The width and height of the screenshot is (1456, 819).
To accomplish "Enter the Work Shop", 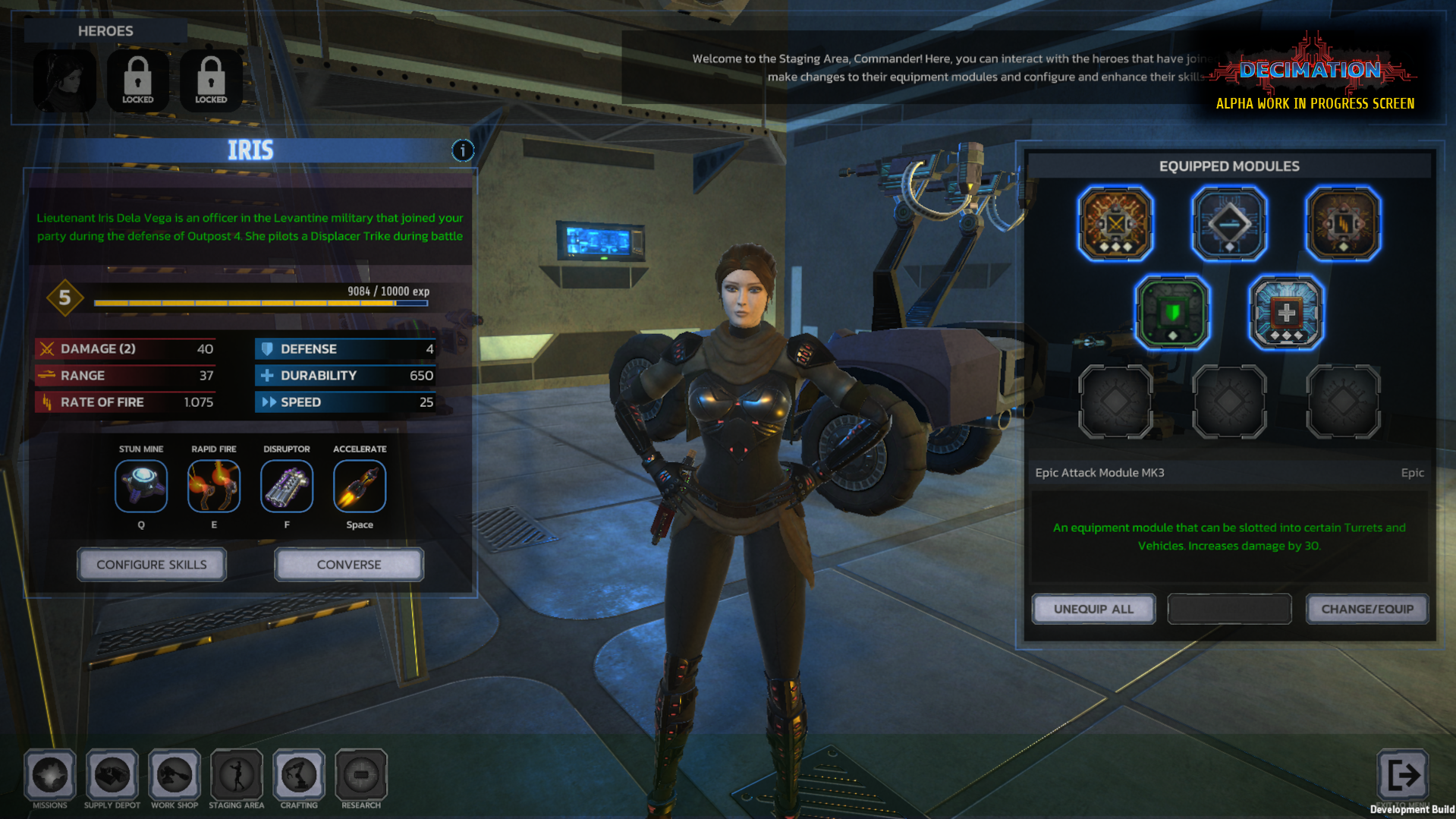I will click(175, 775).
